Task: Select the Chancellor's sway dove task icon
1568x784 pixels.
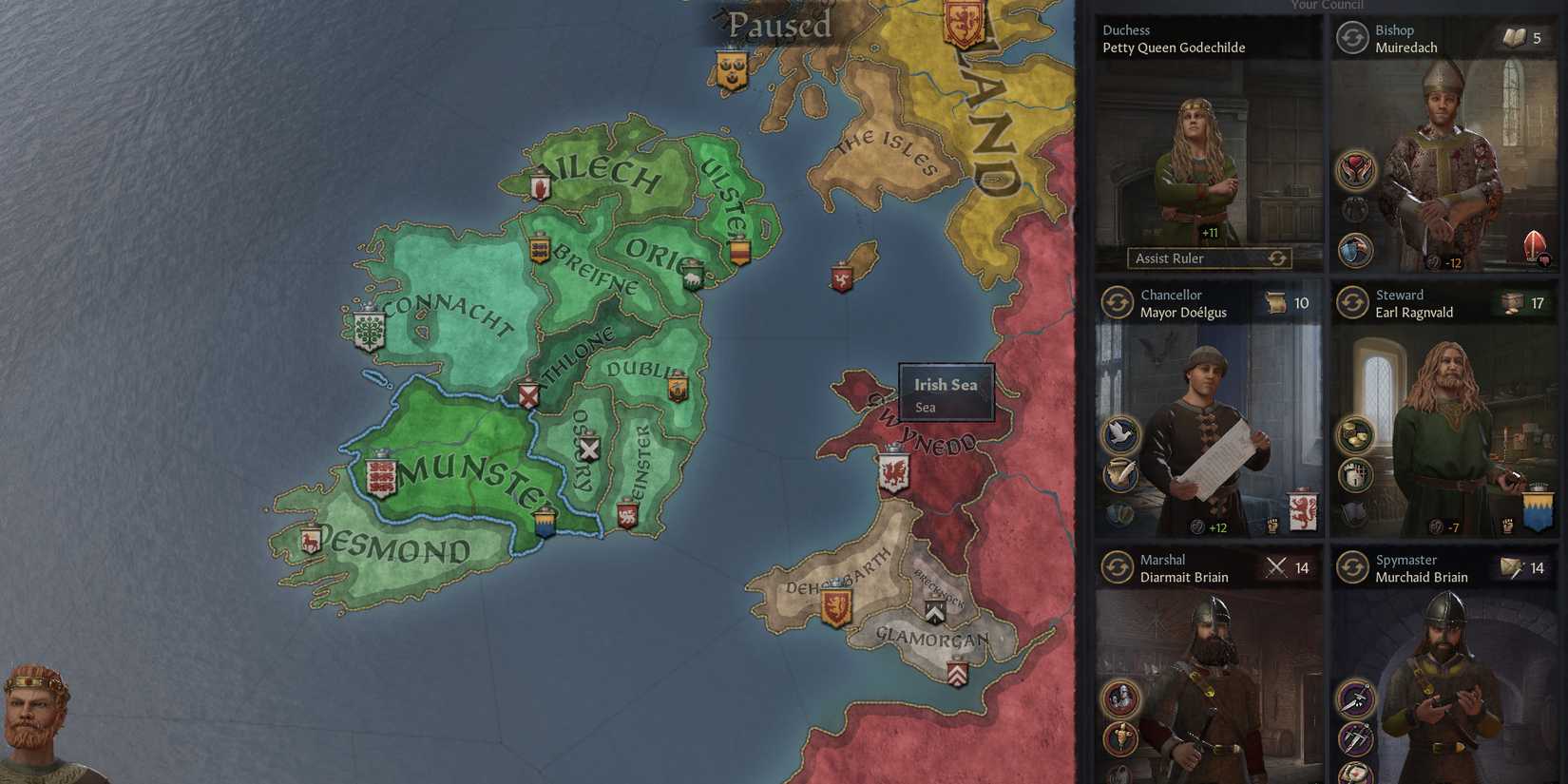Action: coord(1119,432)
